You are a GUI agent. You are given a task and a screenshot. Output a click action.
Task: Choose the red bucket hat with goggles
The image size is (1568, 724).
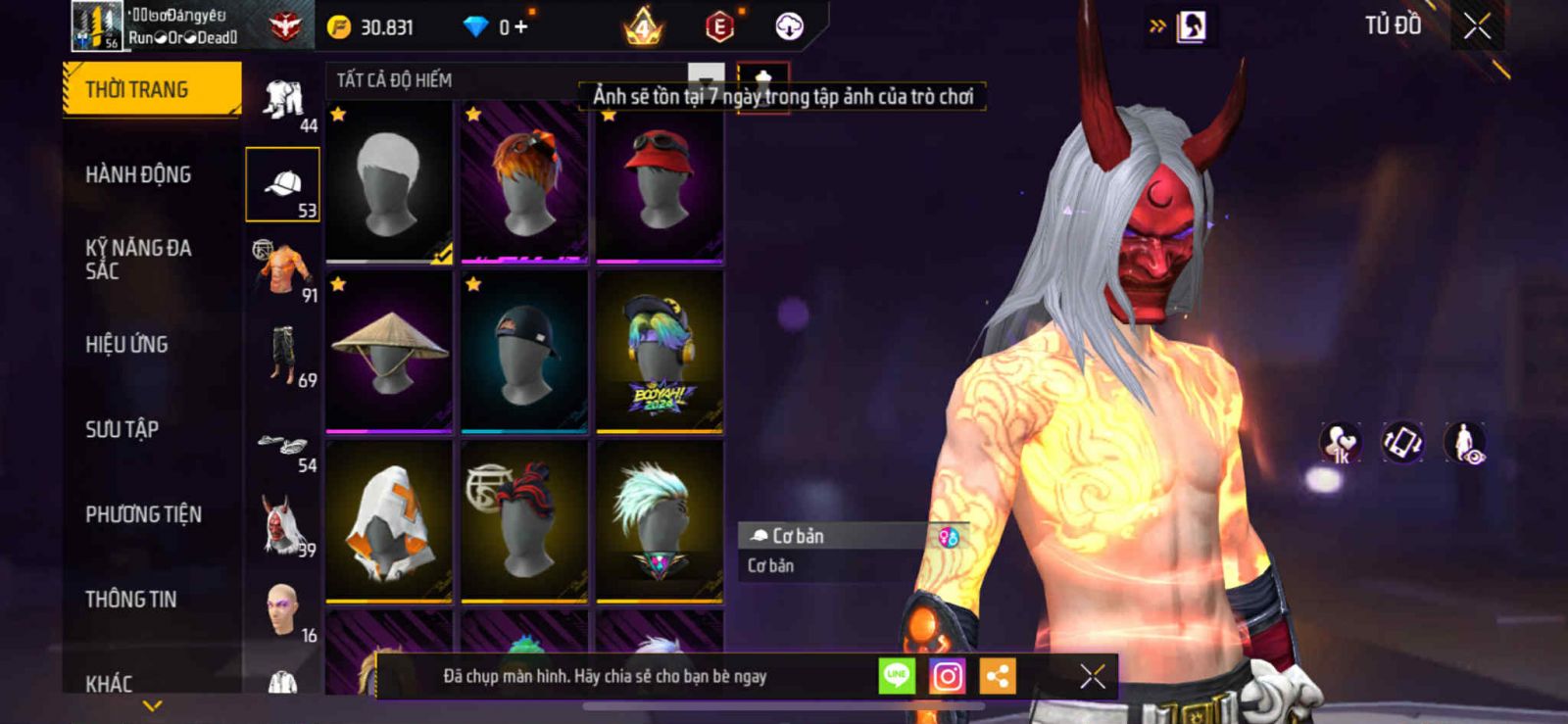(660, 182)
